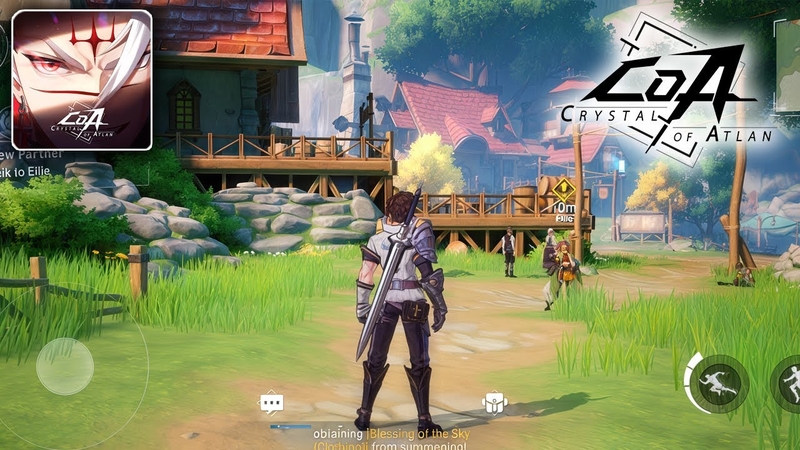Tap the robot assistant icon
The width and height of the screenshot is (800, 450).
(493, 402)
